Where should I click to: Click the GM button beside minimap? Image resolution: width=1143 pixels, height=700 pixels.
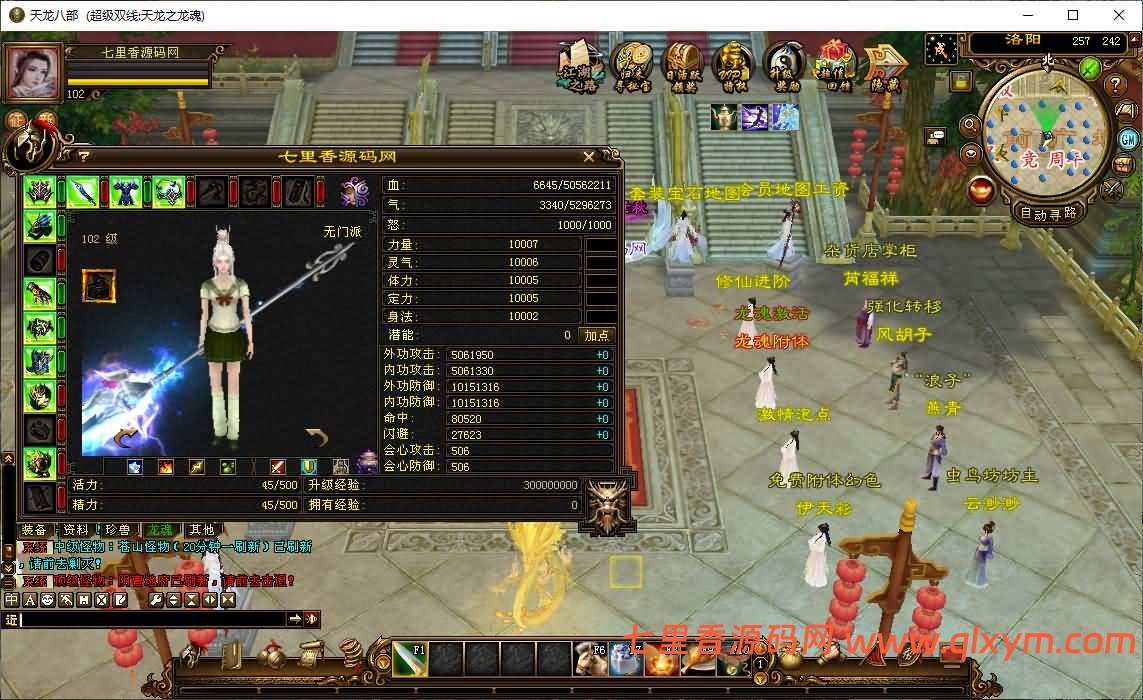[x=1128, y=139]
